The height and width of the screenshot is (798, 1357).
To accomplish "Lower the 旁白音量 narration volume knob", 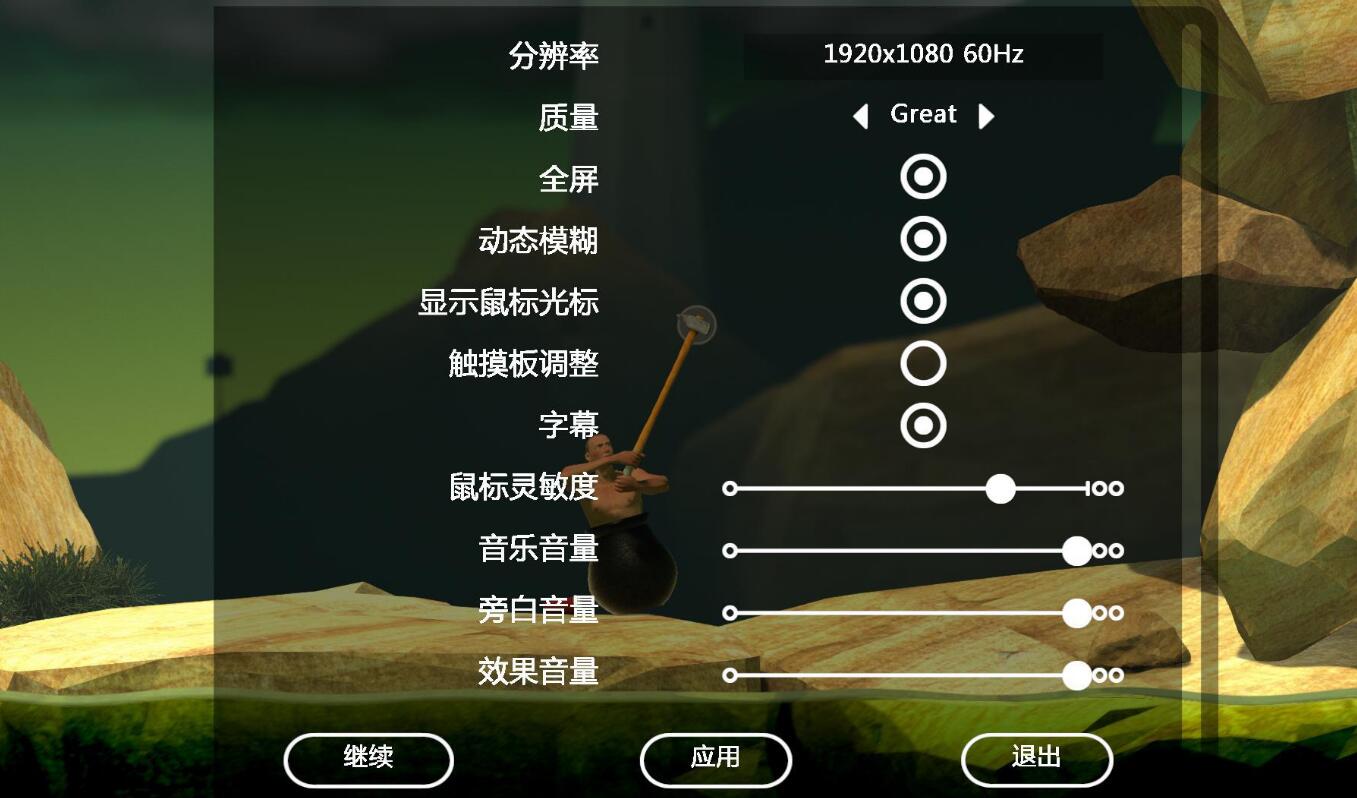I will click(1078, 613).
